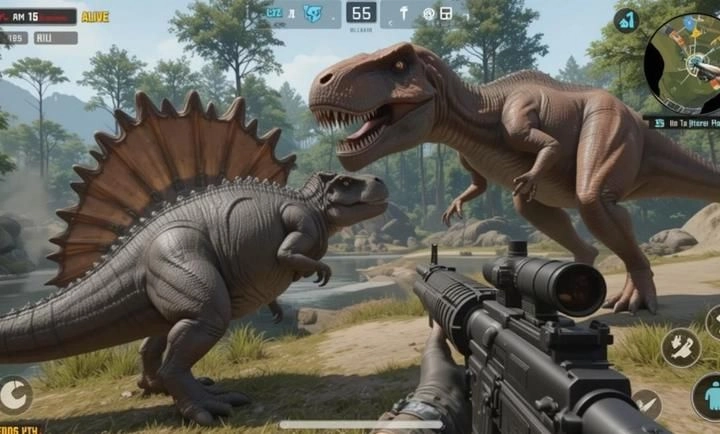Tap the round knife melee button
The image size is (720, 434).
point(646,403)
